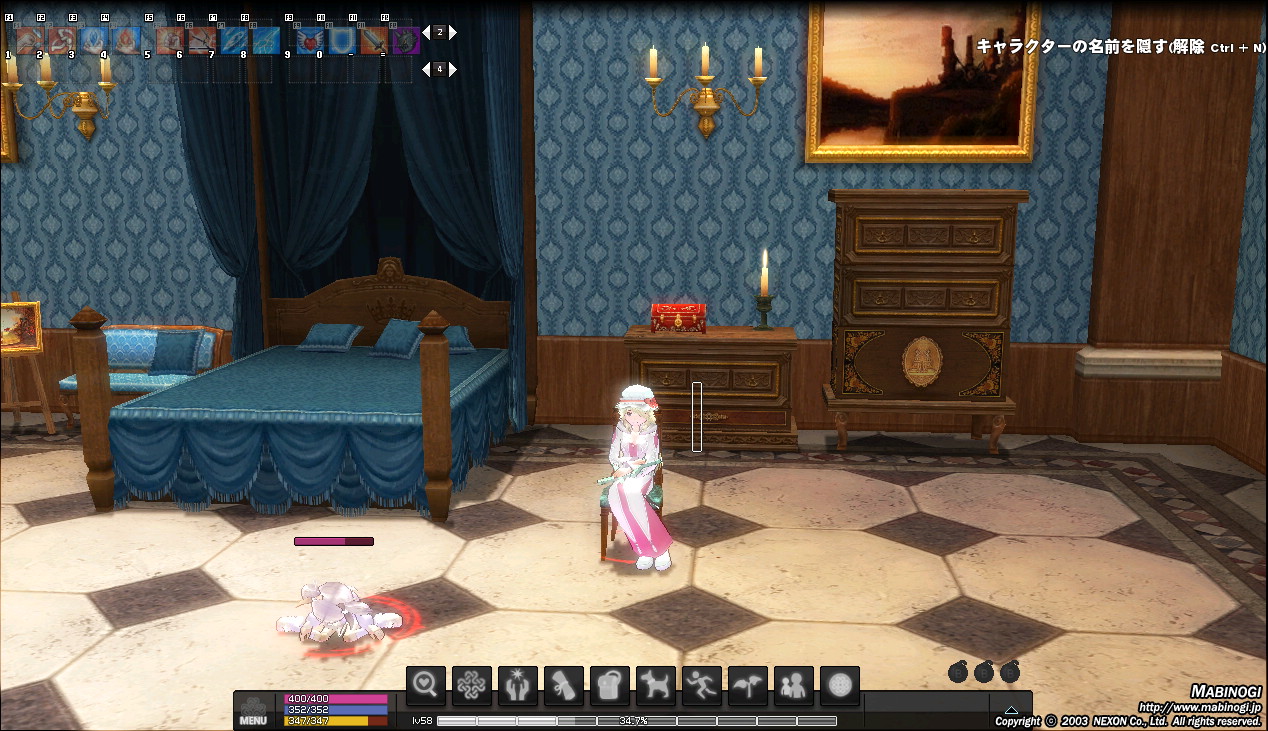1268x731 pixels.
Task: Open the skills knot icon
Action: (472, 686)
